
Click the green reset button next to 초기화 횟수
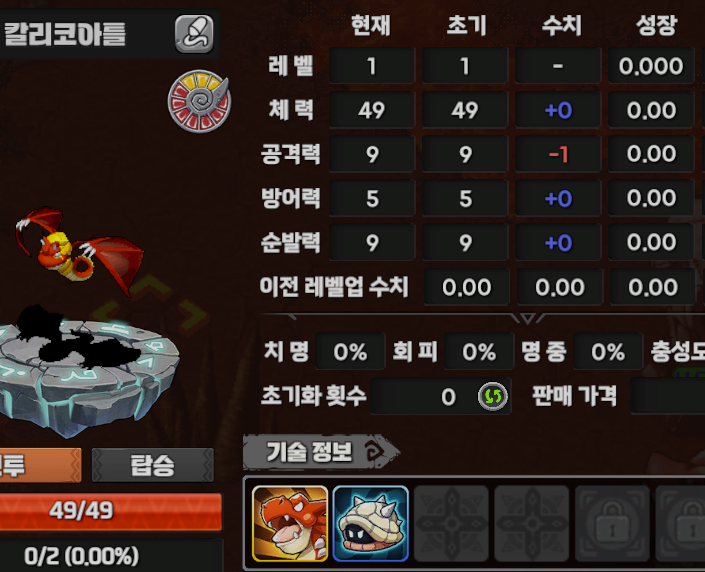pos(491,397)
